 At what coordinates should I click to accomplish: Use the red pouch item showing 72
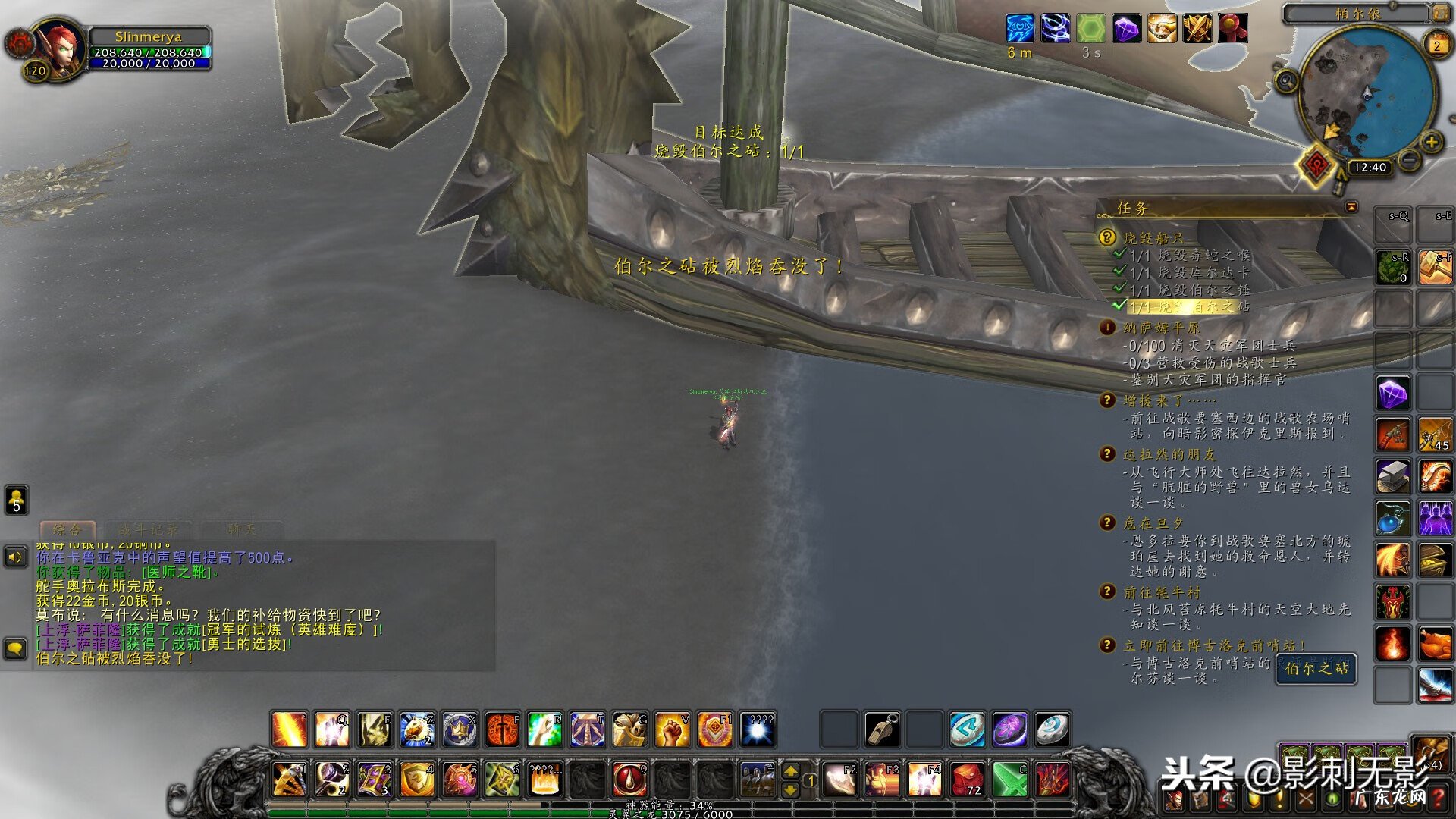[x=967, y=779]
